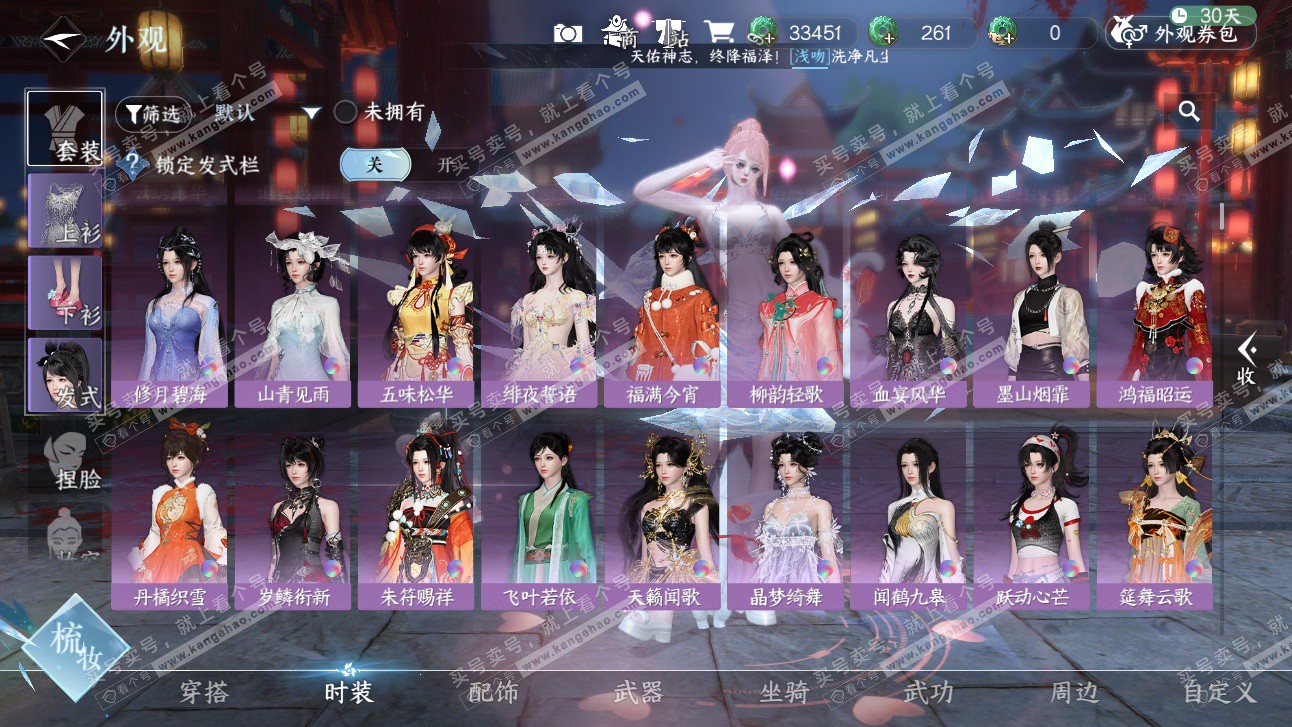Collapse the panel with 收 arrow
Screen dimensions: 1292x727
point(1246,359)
